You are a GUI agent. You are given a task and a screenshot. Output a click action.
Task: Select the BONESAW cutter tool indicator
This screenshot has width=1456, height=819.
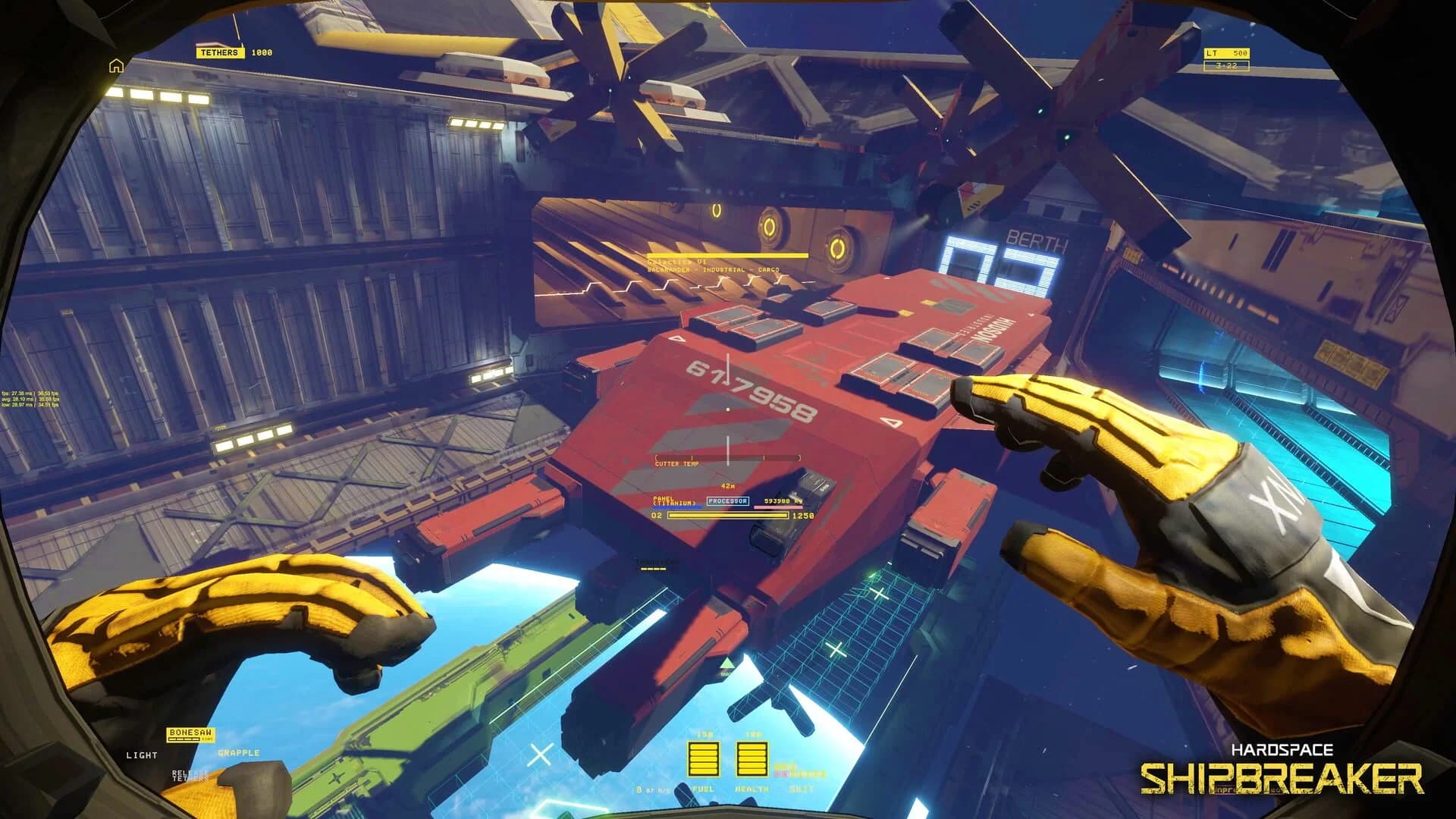tap(190, 734)
